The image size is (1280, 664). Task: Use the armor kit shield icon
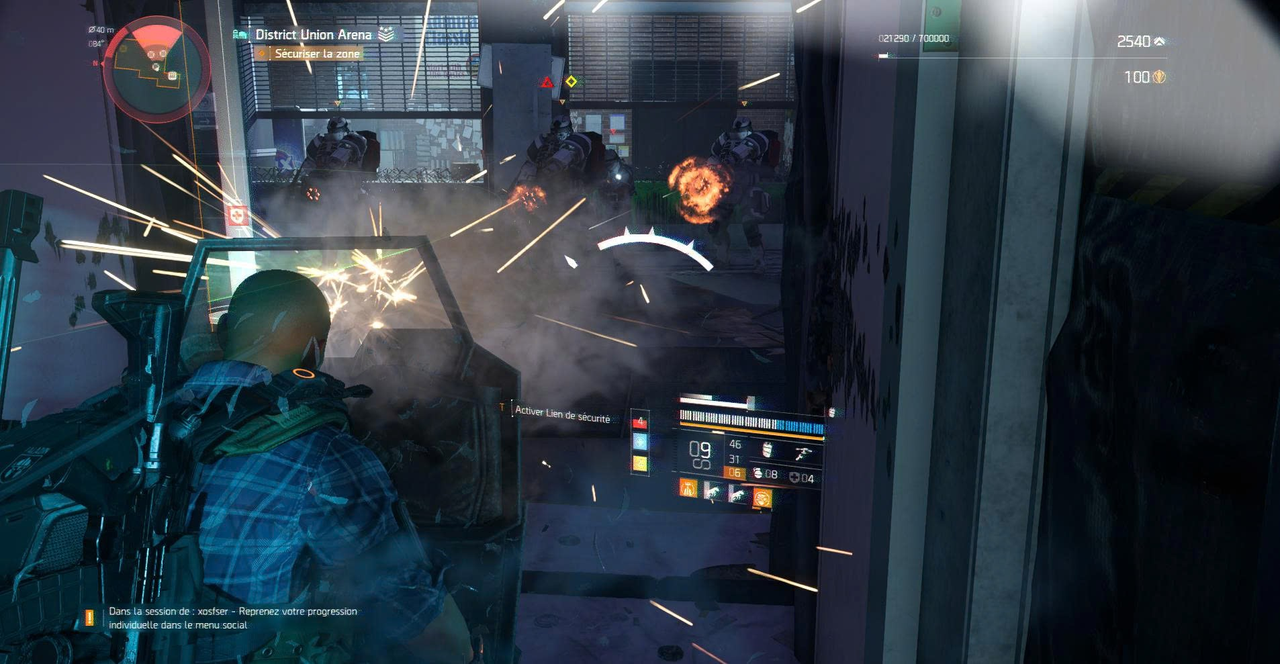795,478
